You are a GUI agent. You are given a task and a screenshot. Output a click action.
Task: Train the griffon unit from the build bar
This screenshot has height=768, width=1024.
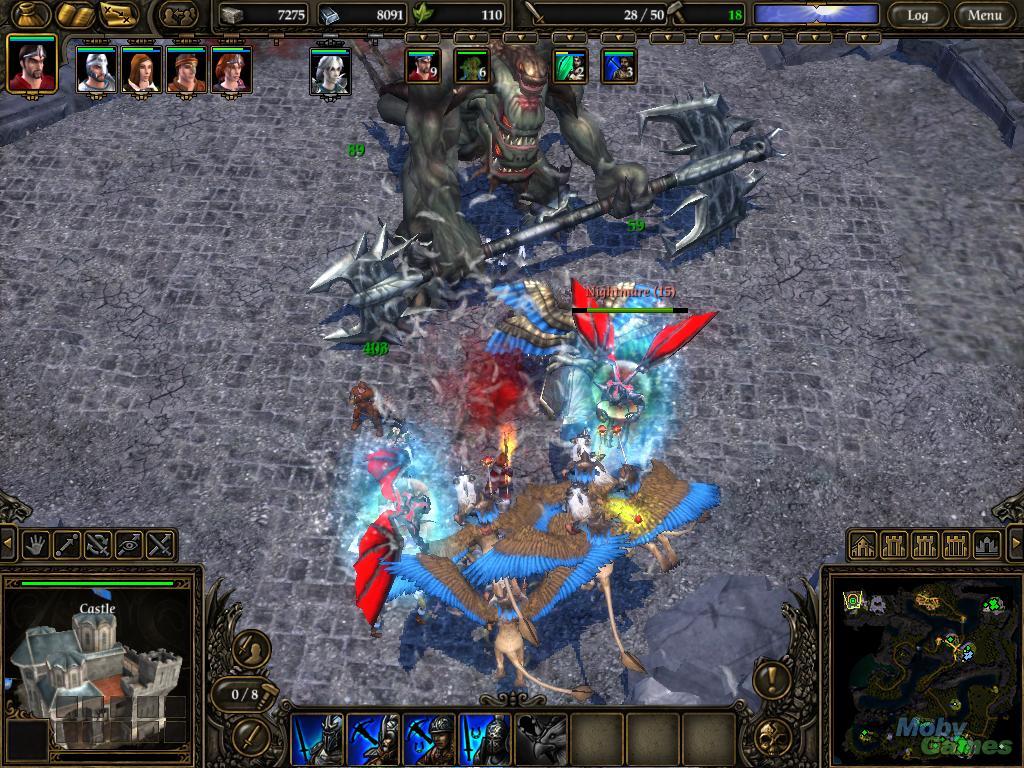pyautogui.click(x=541, y=739)
